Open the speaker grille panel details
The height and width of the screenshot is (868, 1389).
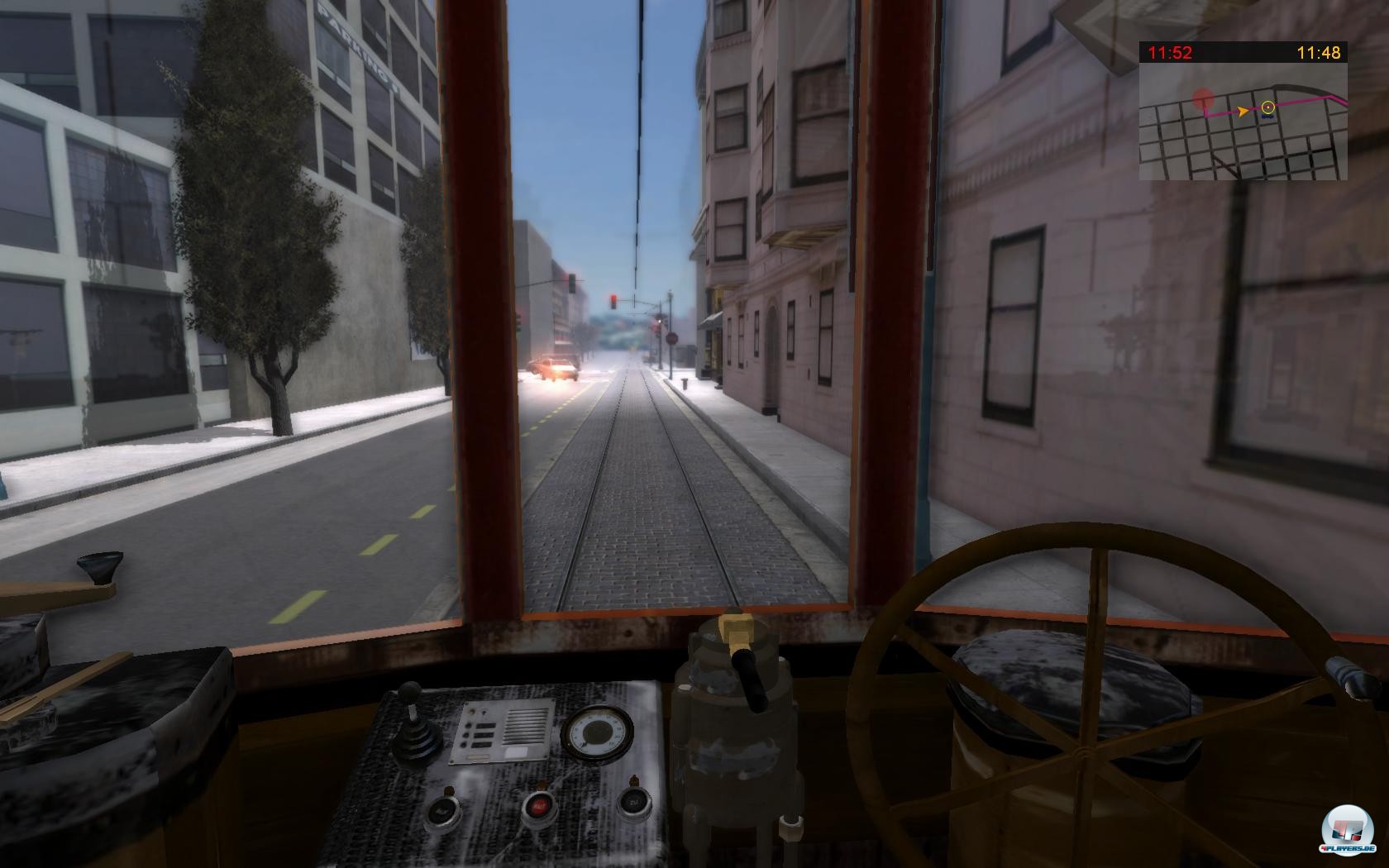tap(527, 727)
